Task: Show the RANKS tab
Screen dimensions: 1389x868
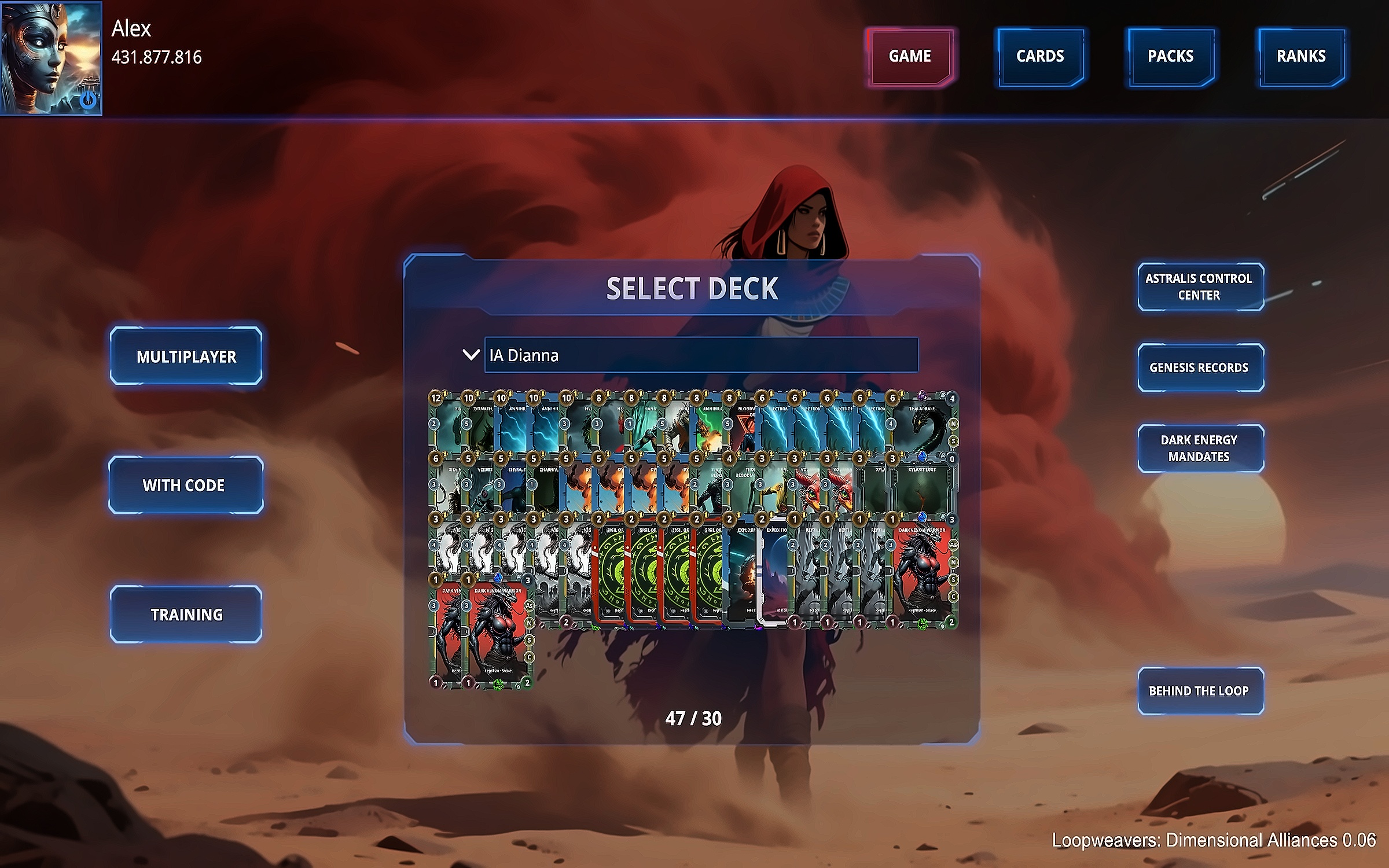Action: tap(1301, 57)
